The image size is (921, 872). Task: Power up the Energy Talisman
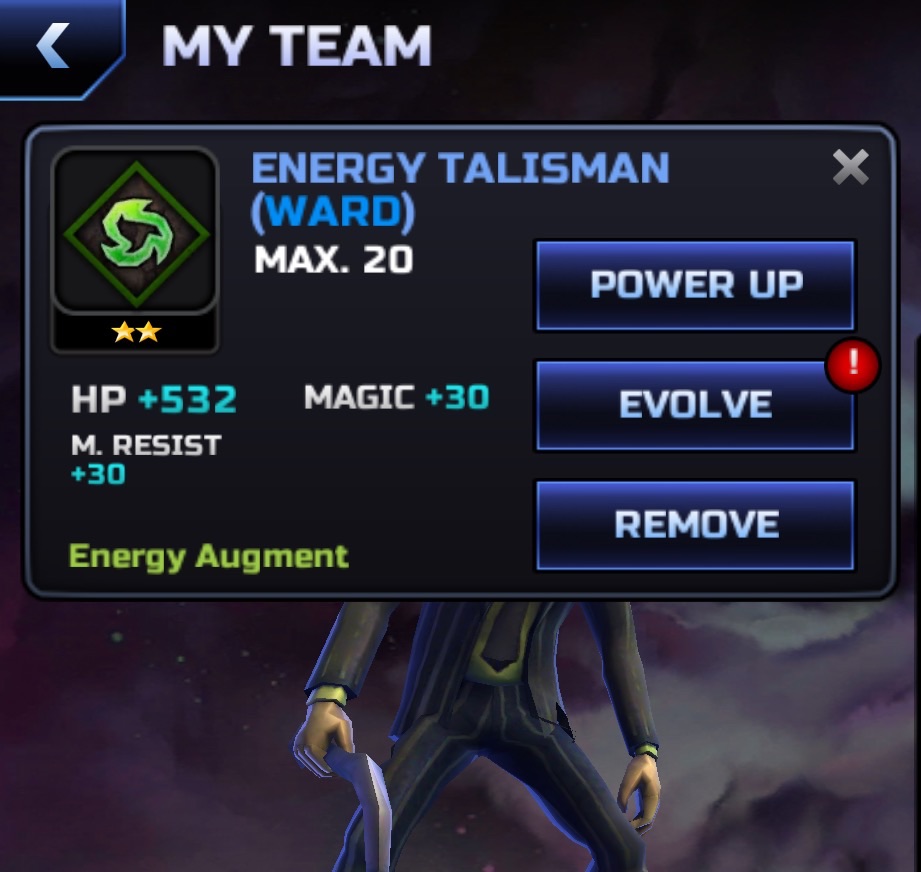pyautogui.click(x=695, y=285)
